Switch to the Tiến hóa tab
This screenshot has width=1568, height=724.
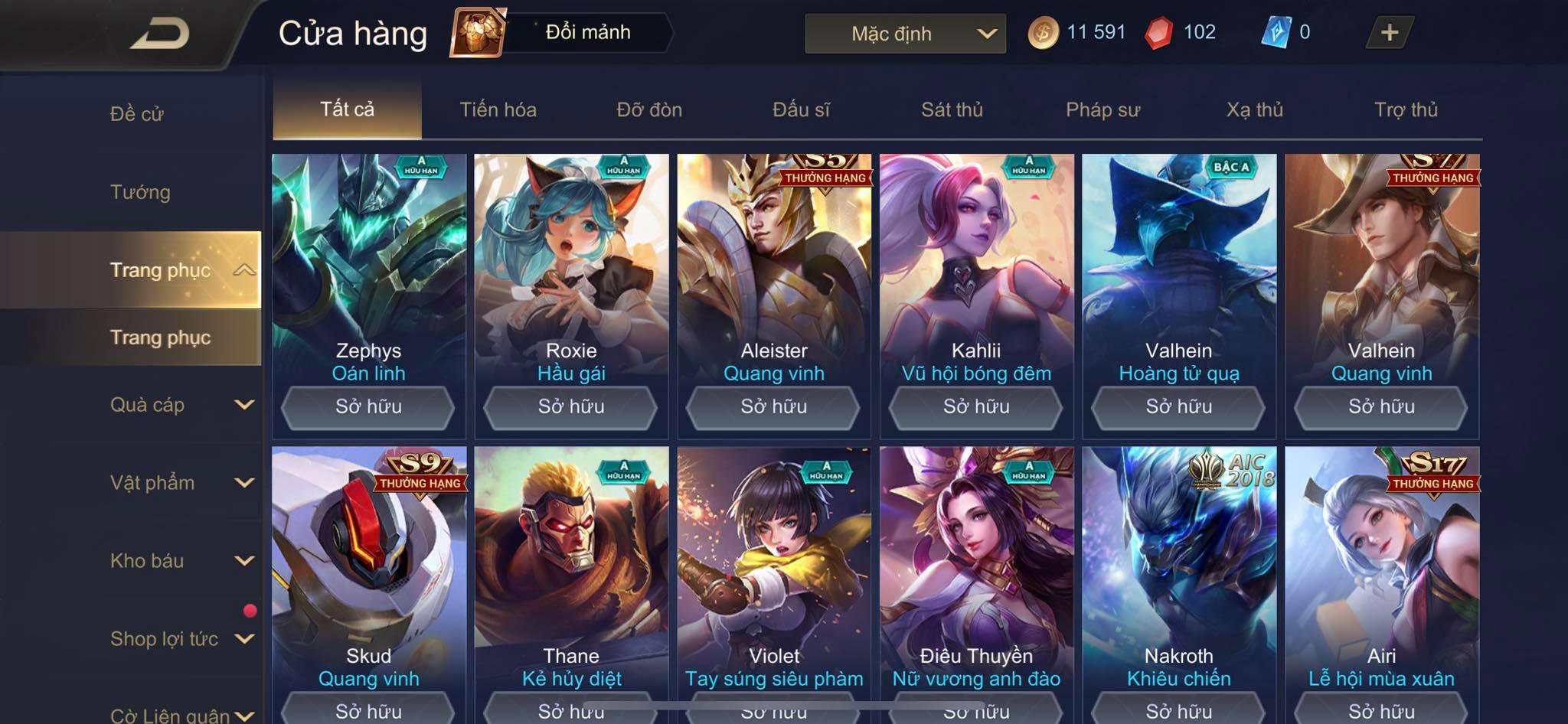coord(498,109)
